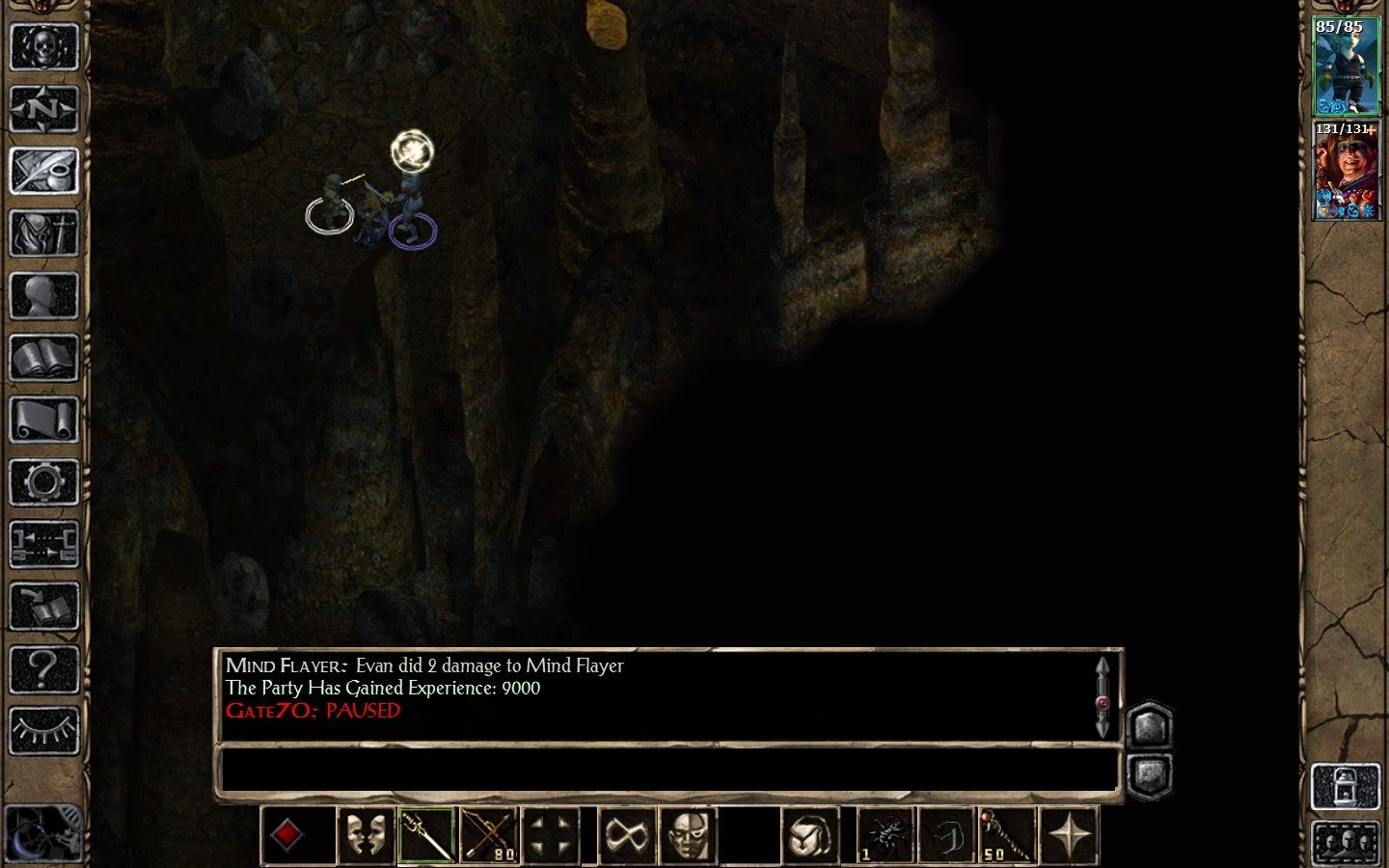Activate the spider-shaped quick slot ability
The width and height of the screenshot is (1389, 868).
pyautogui.click(x=885, y=833)
